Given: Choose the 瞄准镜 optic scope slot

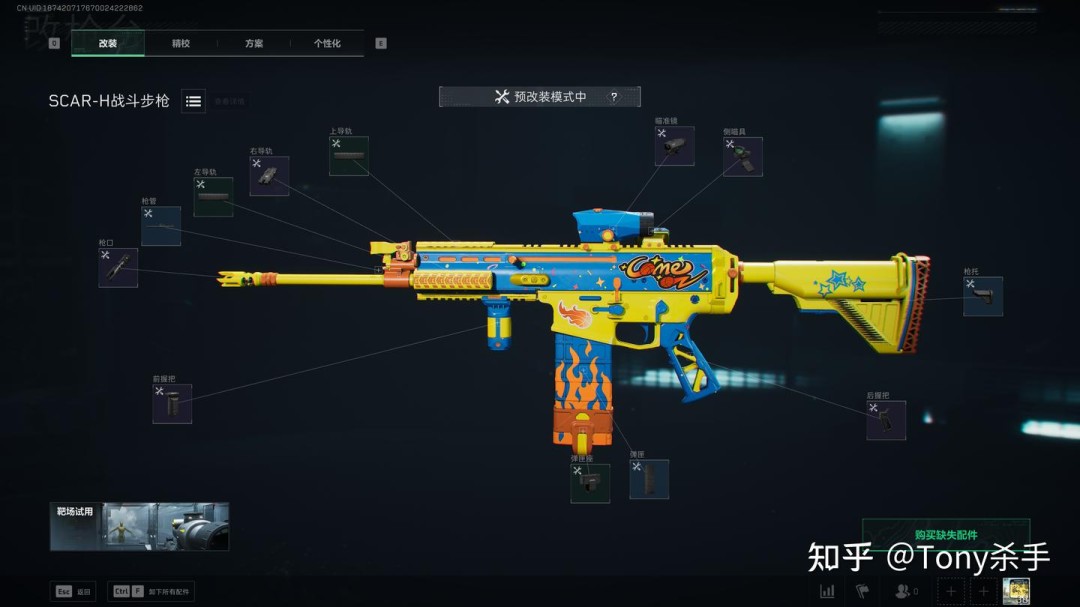Looking at the screenshot, I should click(675, 146).
